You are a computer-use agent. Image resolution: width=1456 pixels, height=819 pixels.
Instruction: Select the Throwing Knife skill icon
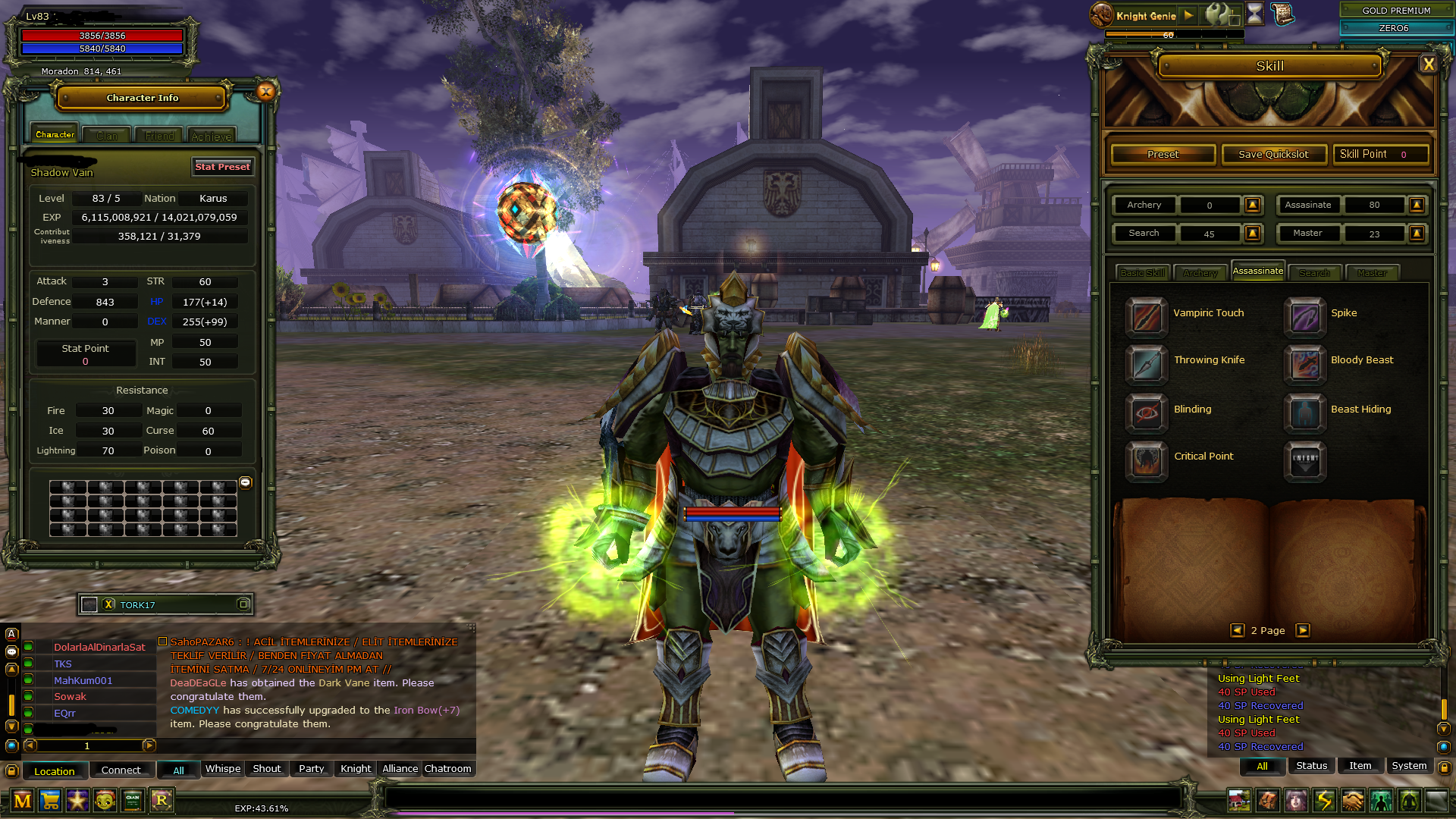coord(1146,364)
